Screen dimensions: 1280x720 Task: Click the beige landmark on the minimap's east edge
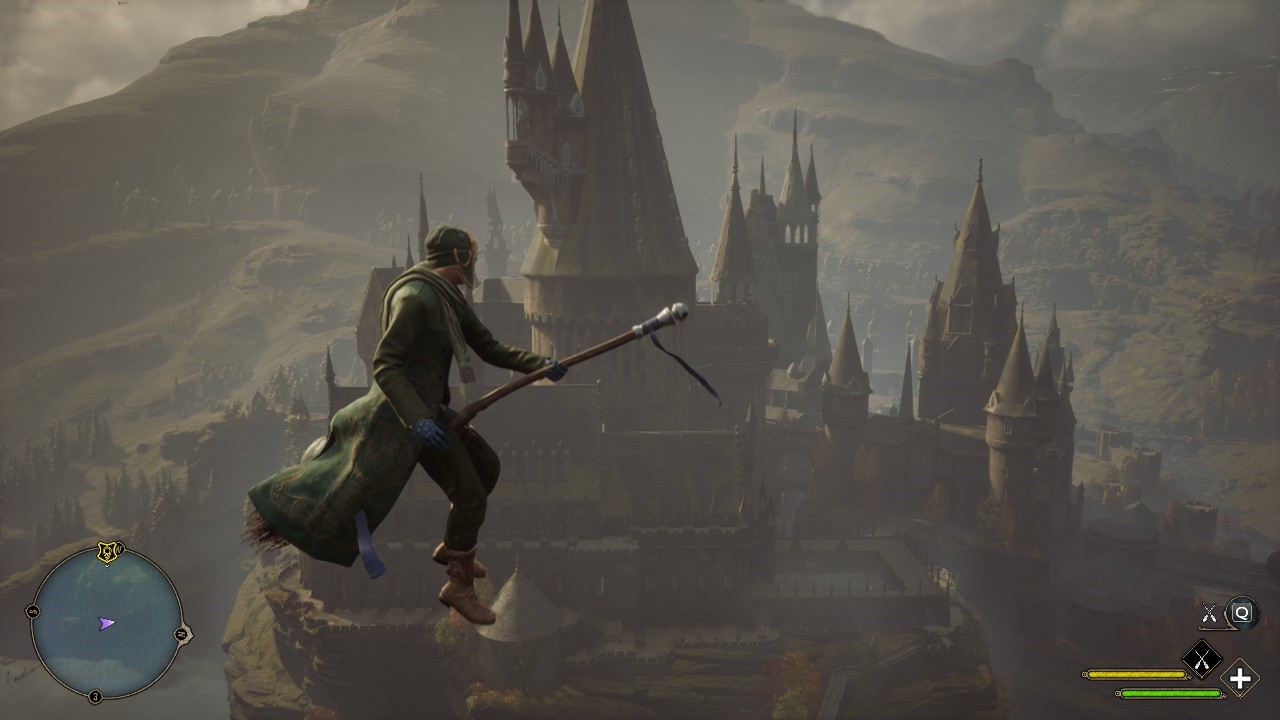point(187,634)
